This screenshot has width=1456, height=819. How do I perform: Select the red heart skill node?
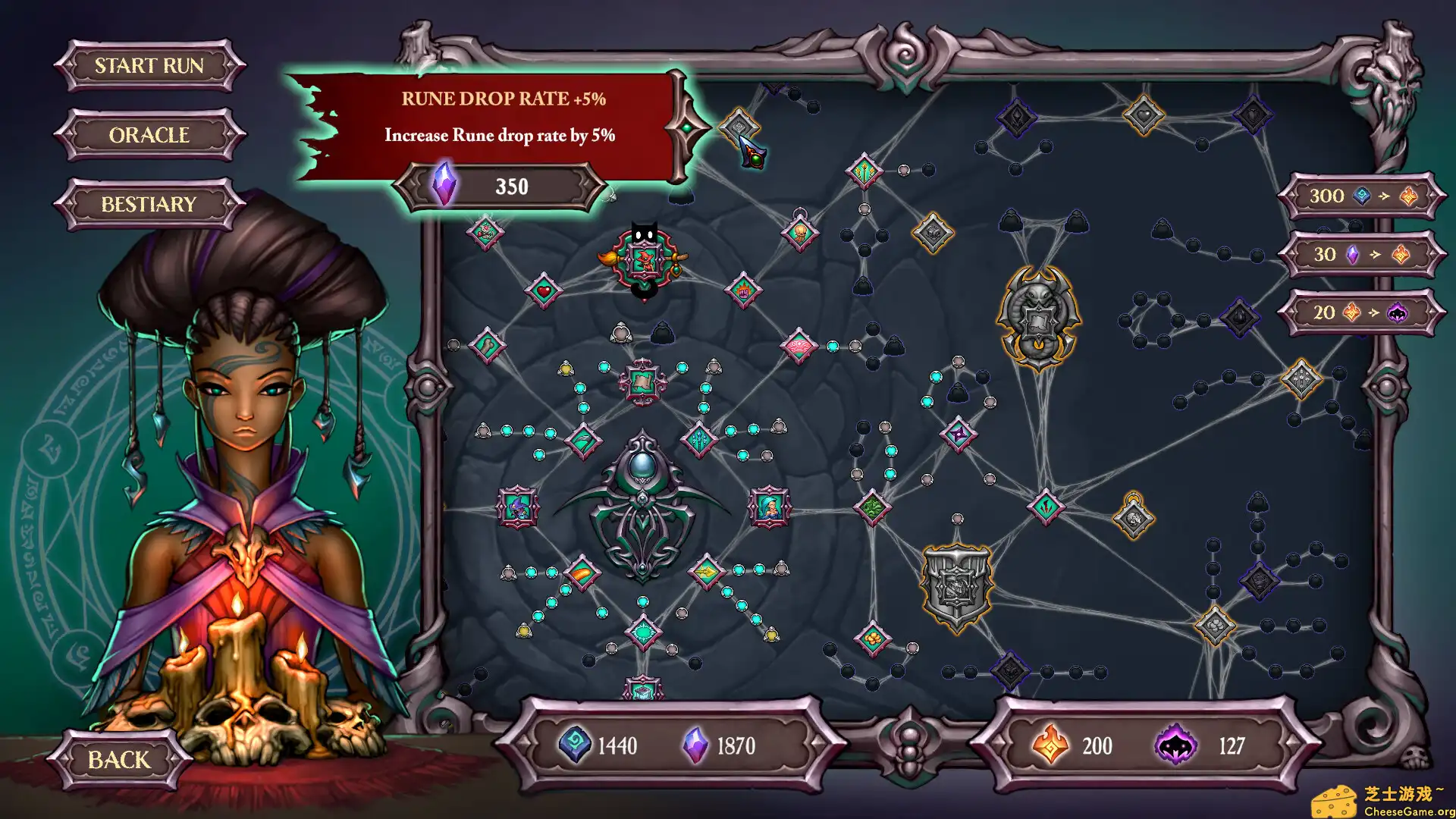pyautogui.click(x=544, y=290)
